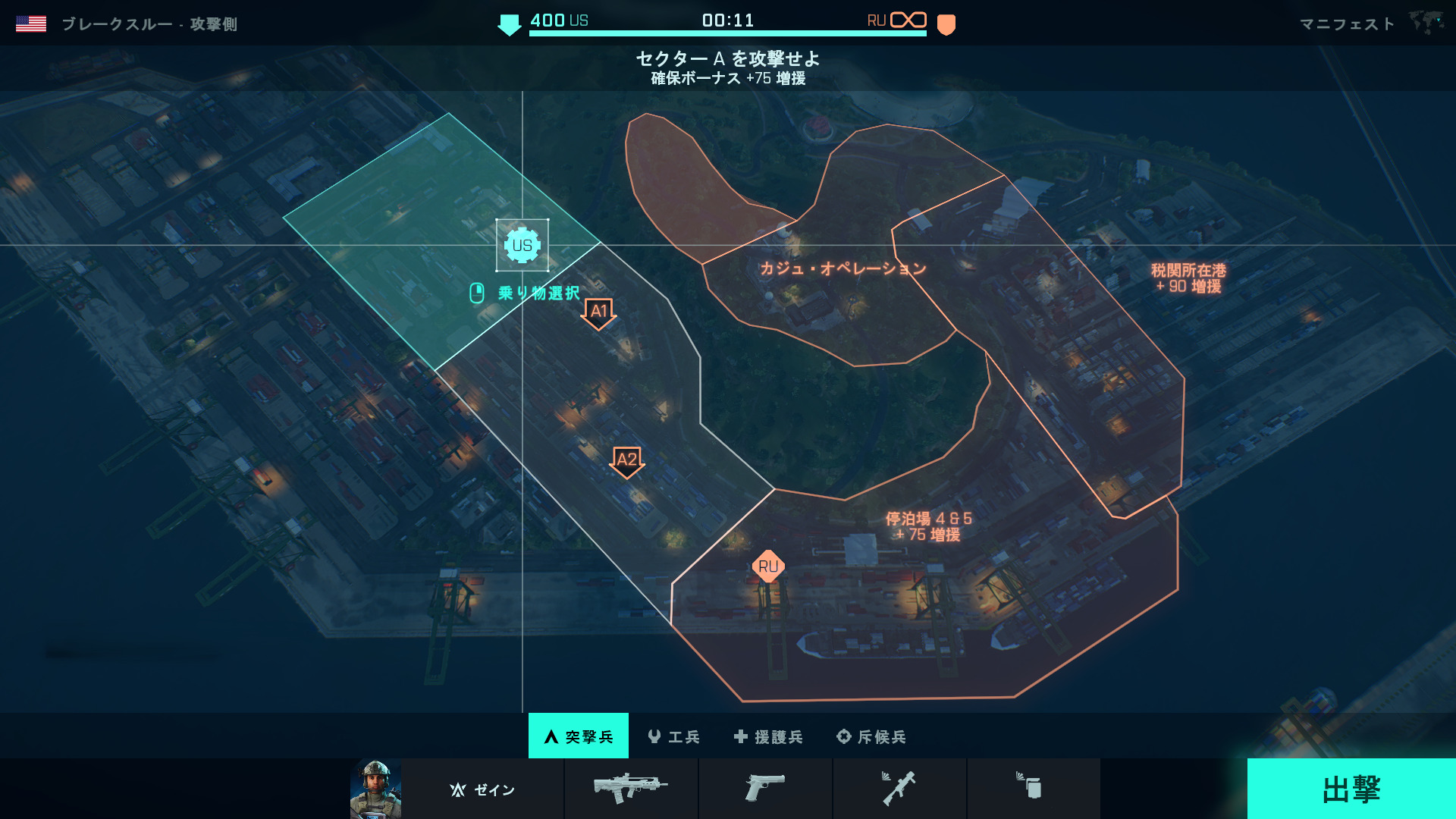Open the sidearm pistol slot

(x=764, y=789)
